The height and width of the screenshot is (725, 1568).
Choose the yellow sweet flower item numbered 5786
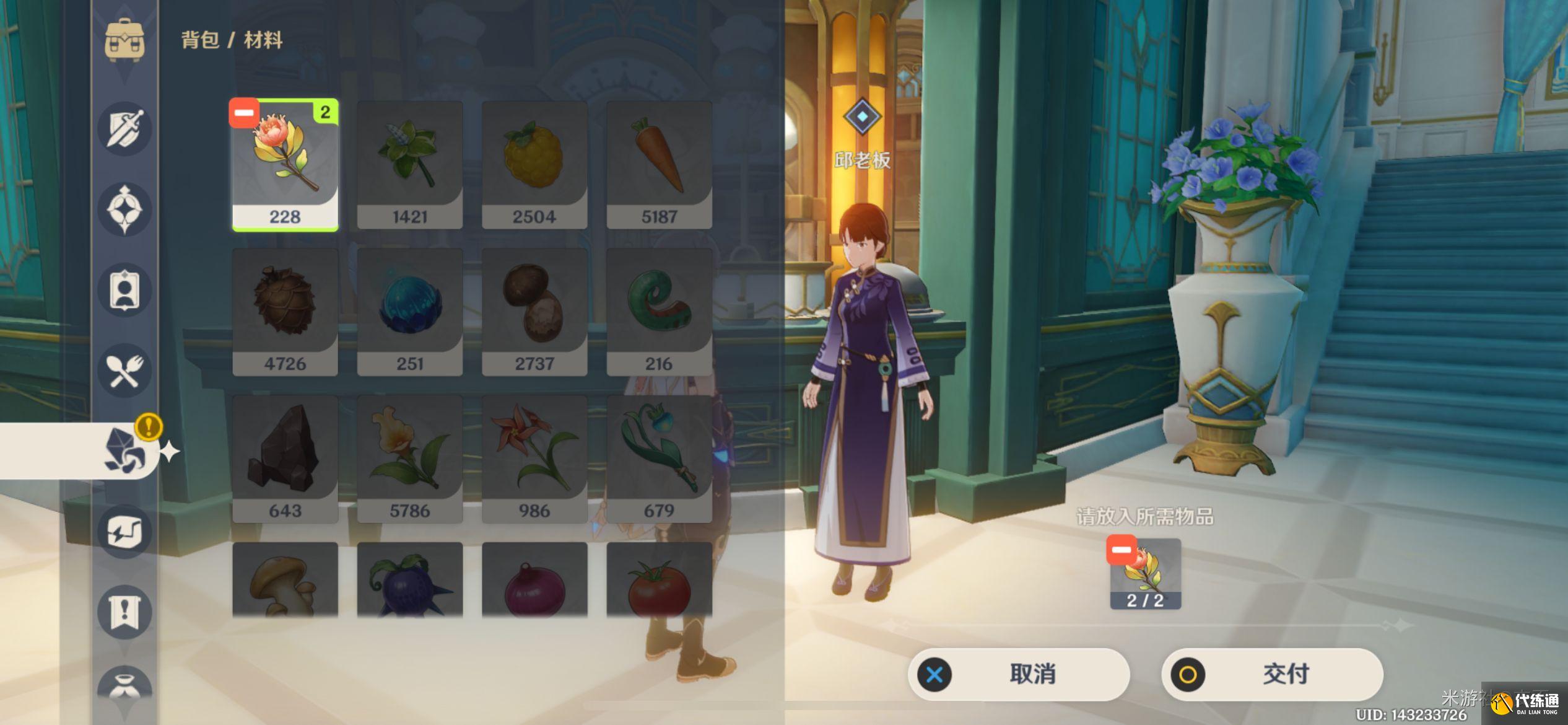(x=410, y=459)
